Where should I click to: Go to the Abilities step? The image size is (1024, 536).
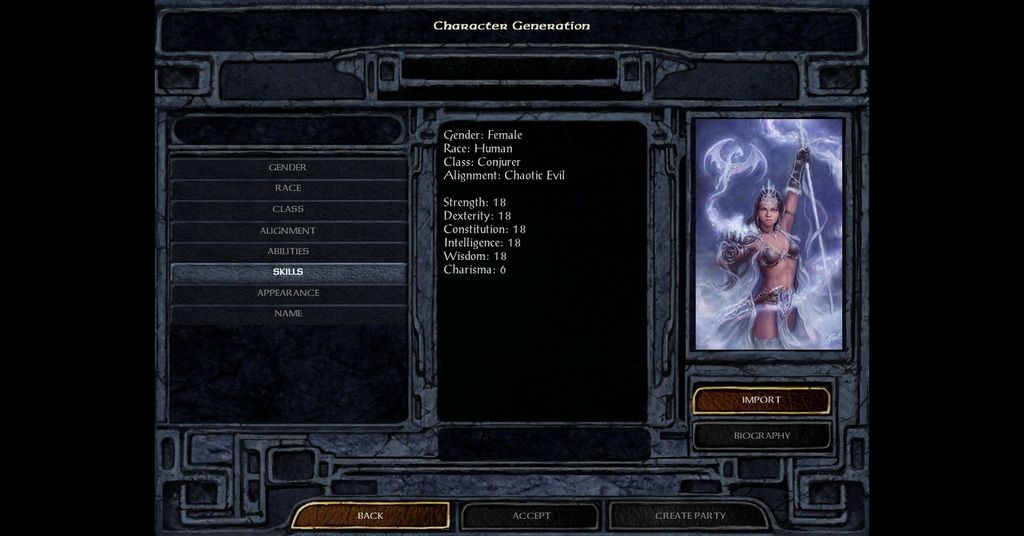(x=288, y=252)
